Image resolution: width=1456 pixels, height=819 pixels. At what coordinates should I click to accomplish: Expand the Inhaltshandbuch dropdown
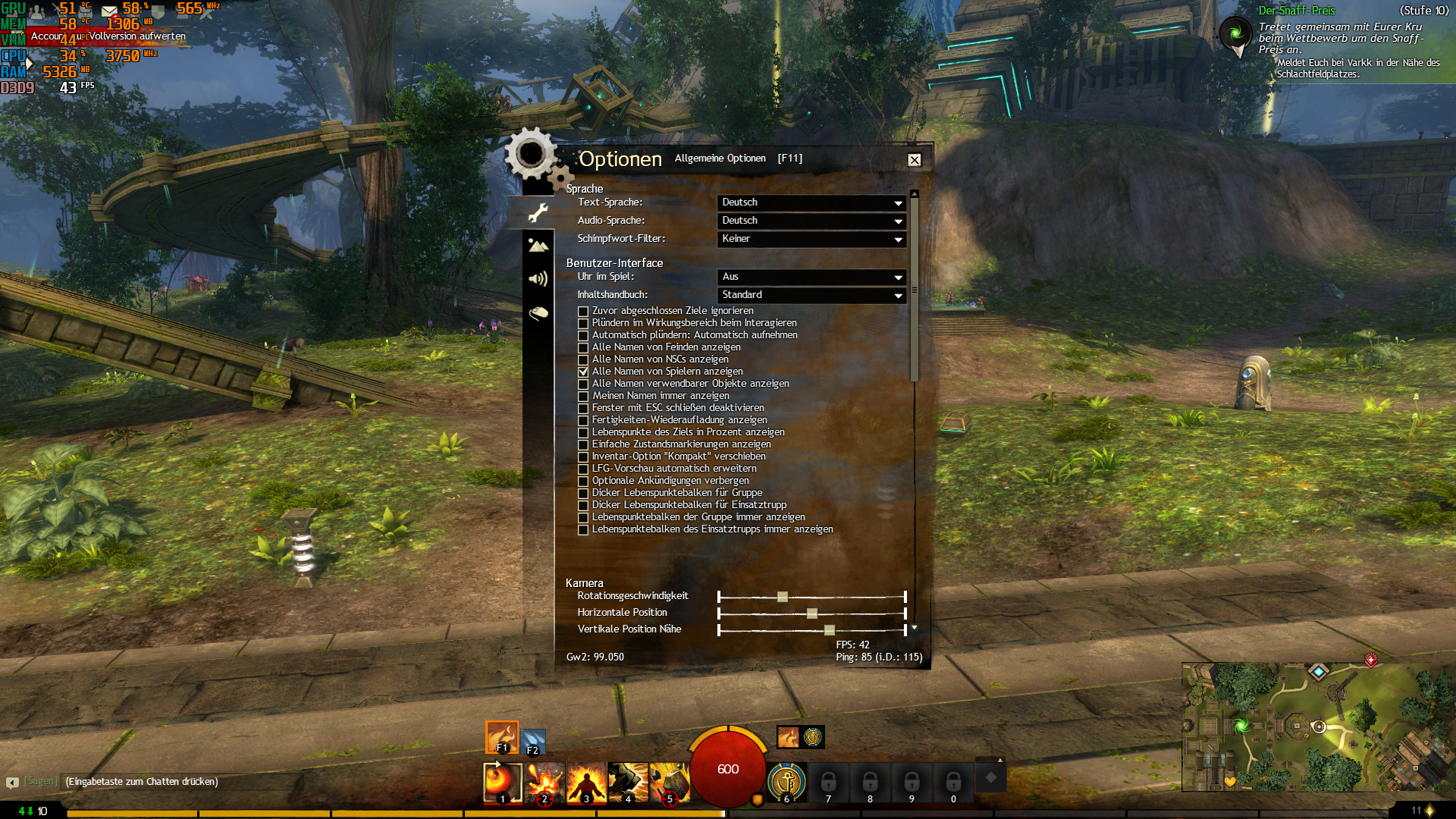click(811, 295)
